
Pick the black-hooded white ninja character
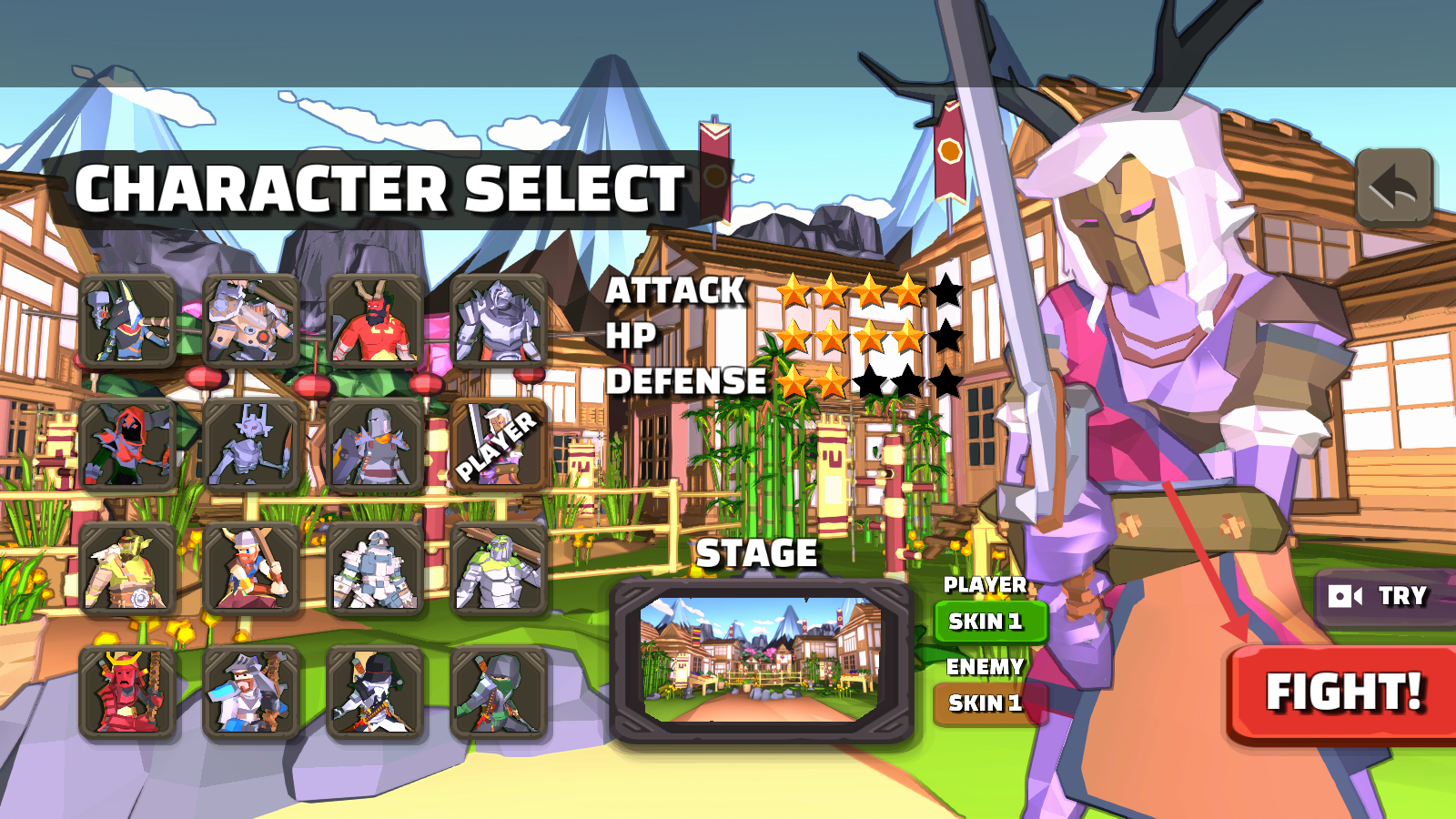(375, 693)
